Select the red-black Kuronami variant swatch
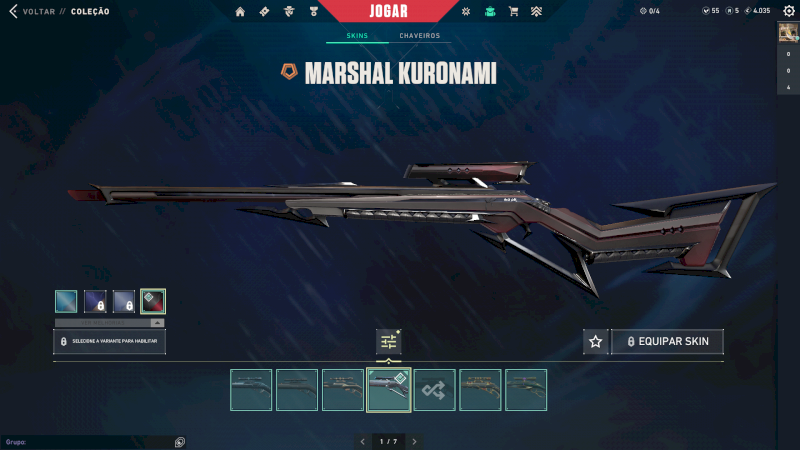800x450 pixels. pyautogui.click(x=153, y=301)
